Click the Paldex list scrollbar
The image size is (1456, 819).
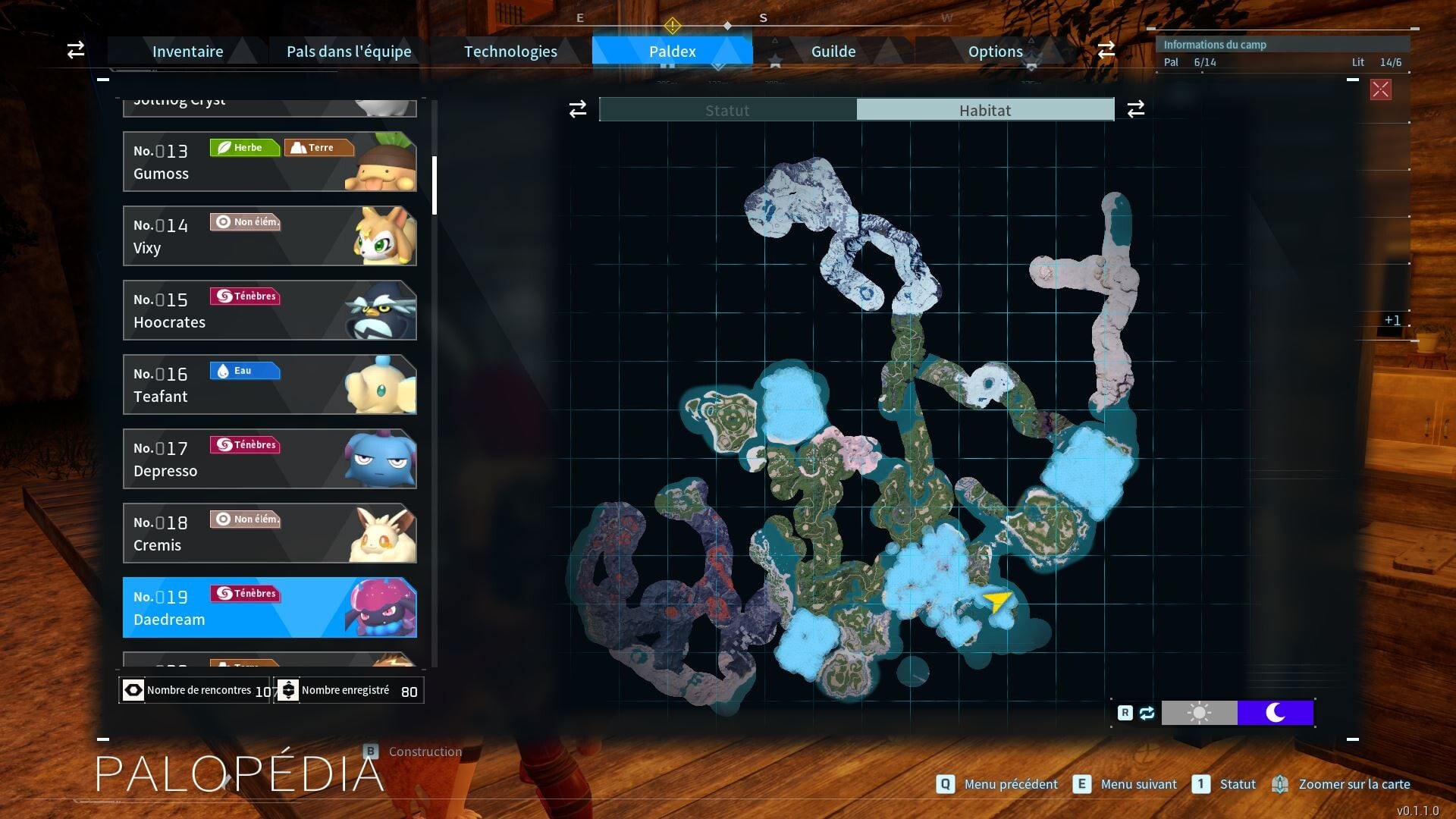point(435,186)
